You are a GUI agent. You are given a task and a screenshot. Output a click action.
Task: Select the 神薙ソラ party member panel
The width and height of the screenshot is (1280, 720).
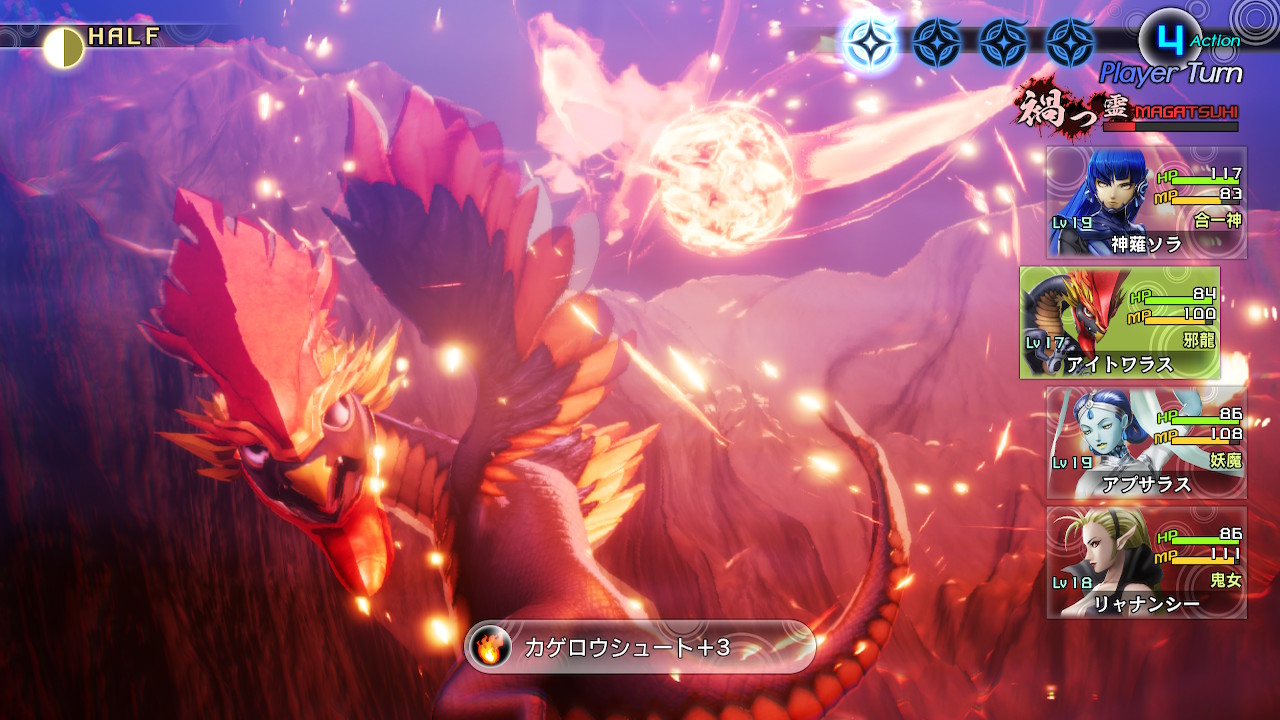[1146, 203]
